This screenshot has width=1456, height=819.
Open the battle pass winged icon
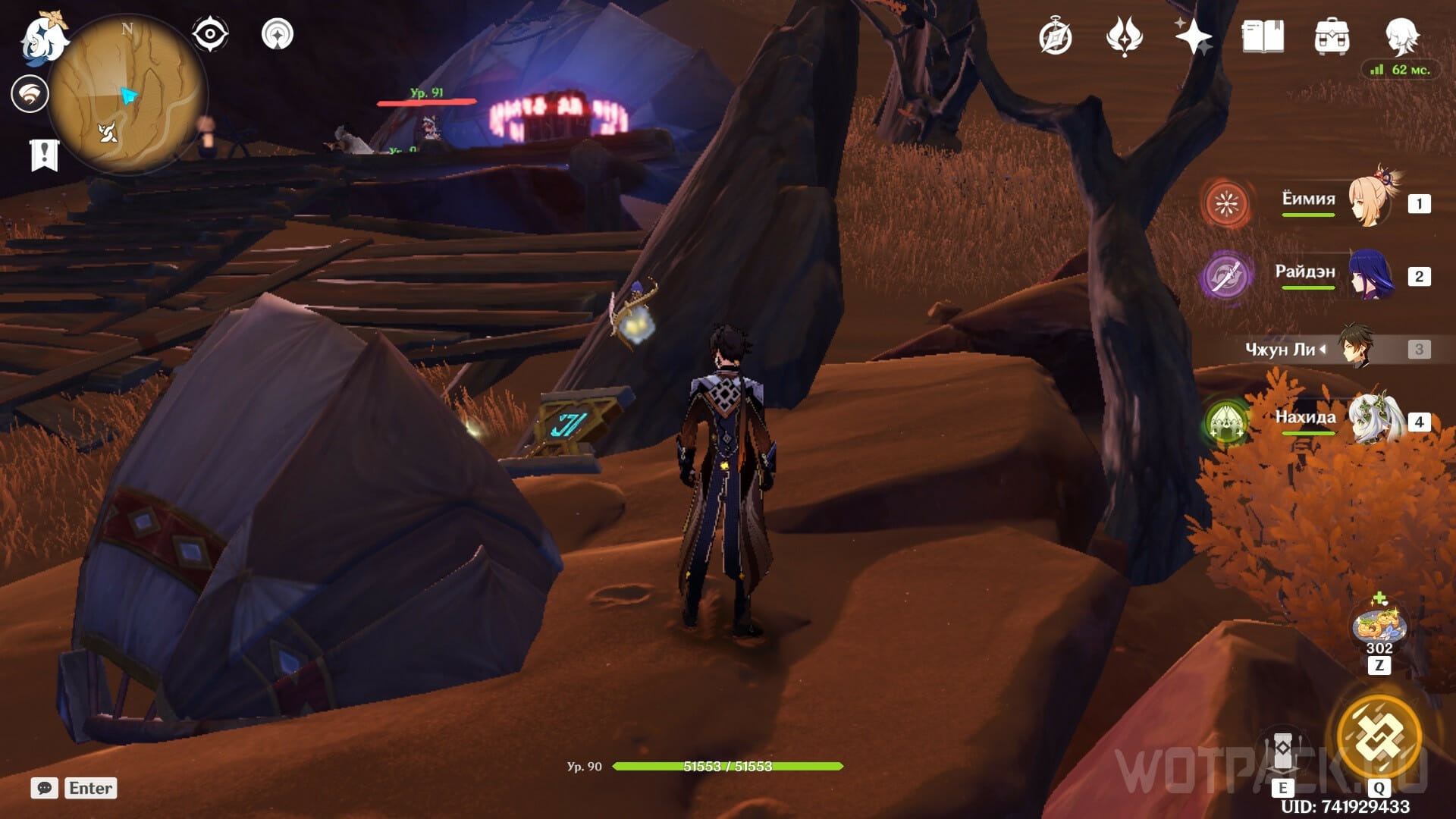tap(1124, 36)
